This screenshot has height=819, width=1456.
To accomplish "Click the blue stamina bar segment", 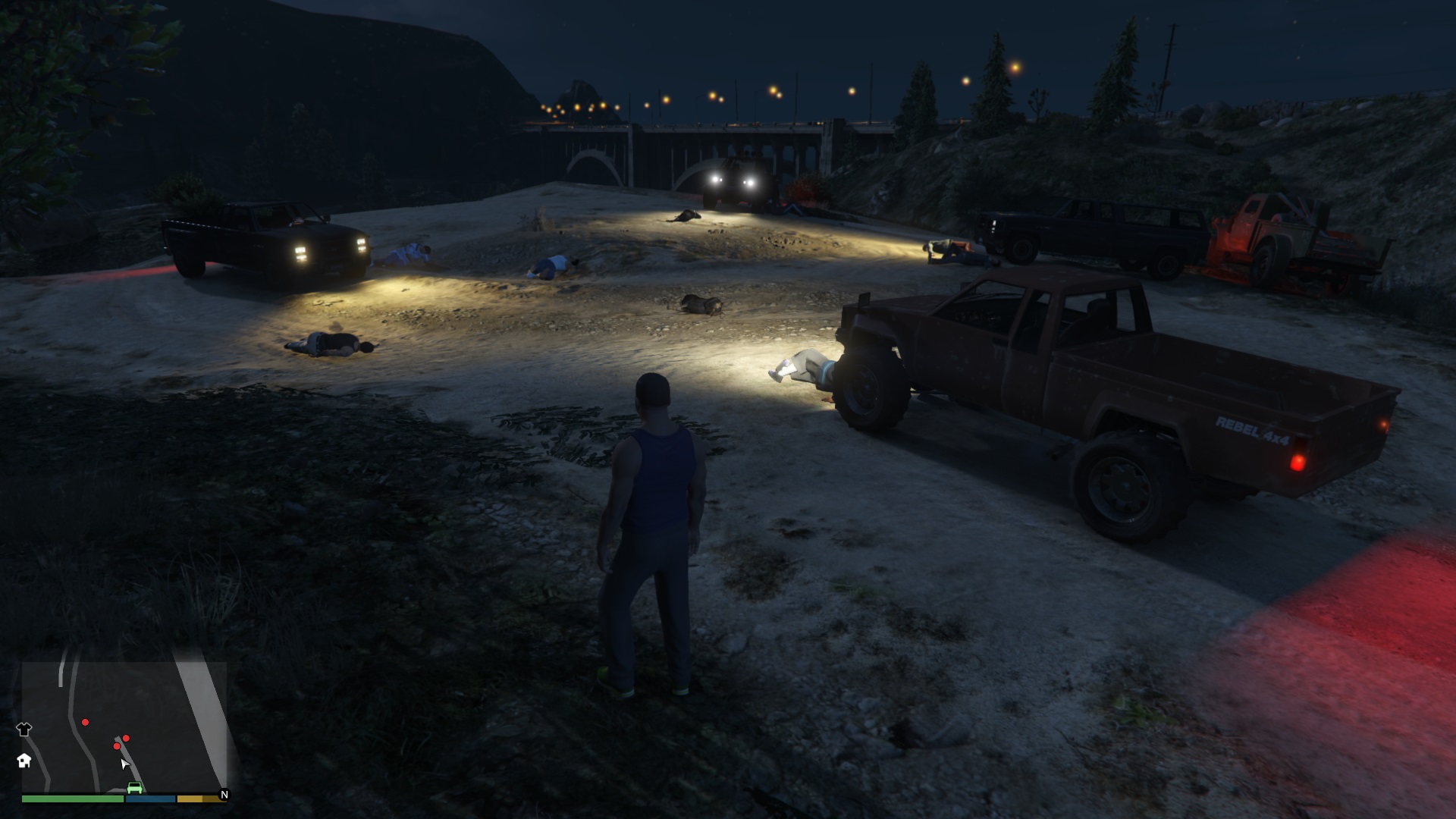I will coord(150,799).
